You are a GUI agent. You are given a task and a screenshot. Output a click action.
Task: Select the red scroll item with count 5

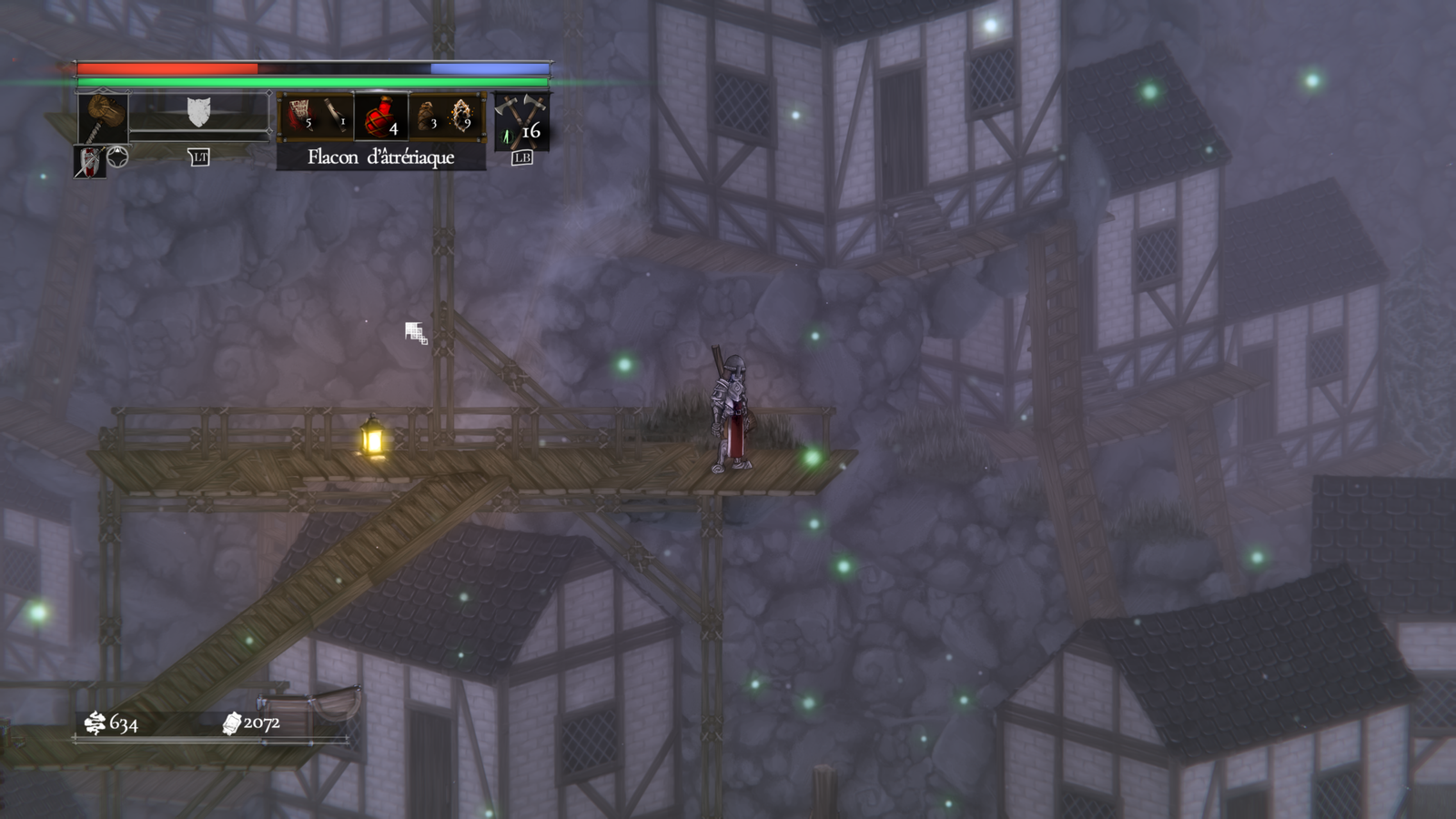(299, 116)
